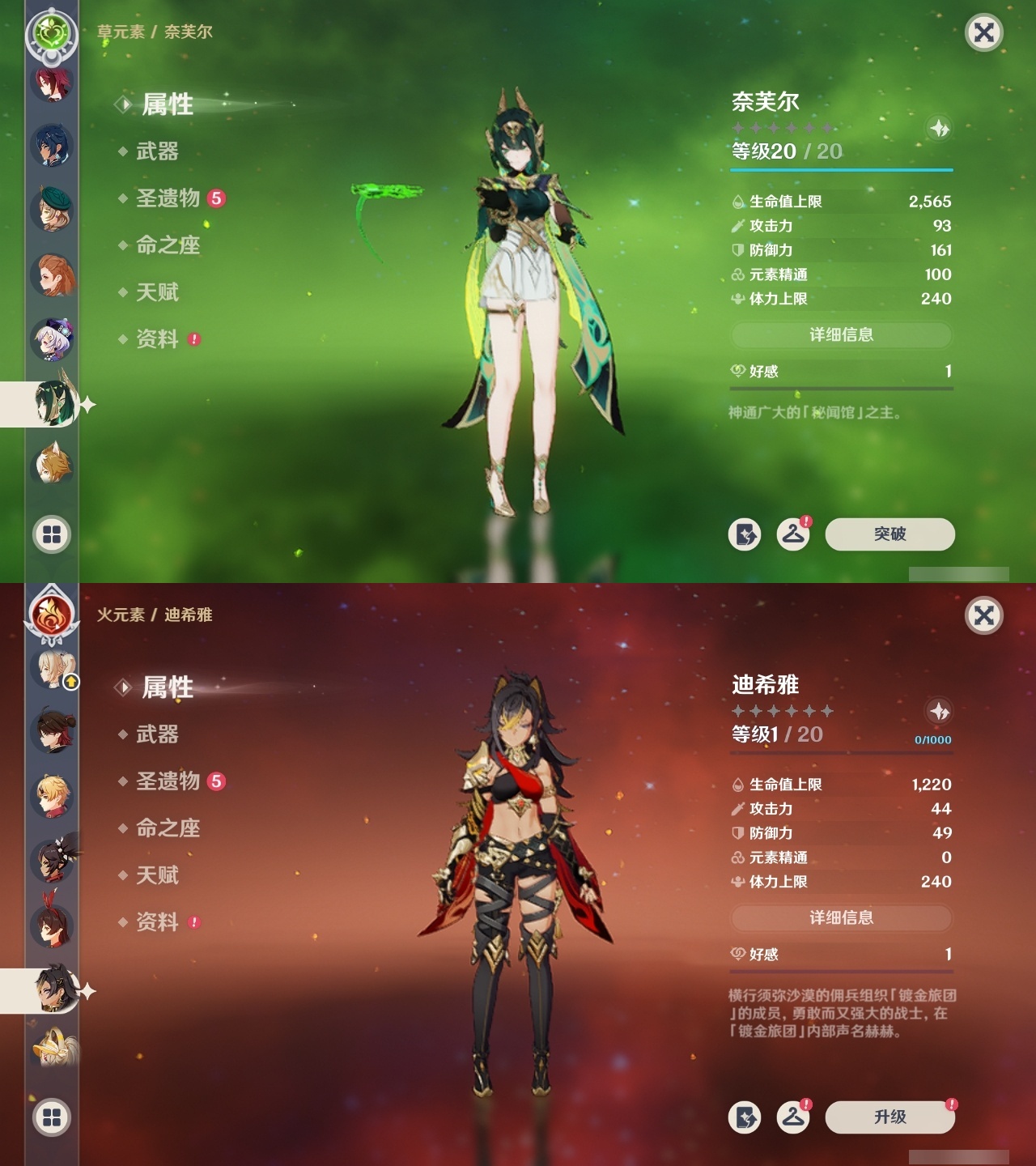Image resolution: width=1036 pixels, height=1166 pixels.
Task: Switch to the 天赋 tab for Dehya
Action: tap(159, 876)
